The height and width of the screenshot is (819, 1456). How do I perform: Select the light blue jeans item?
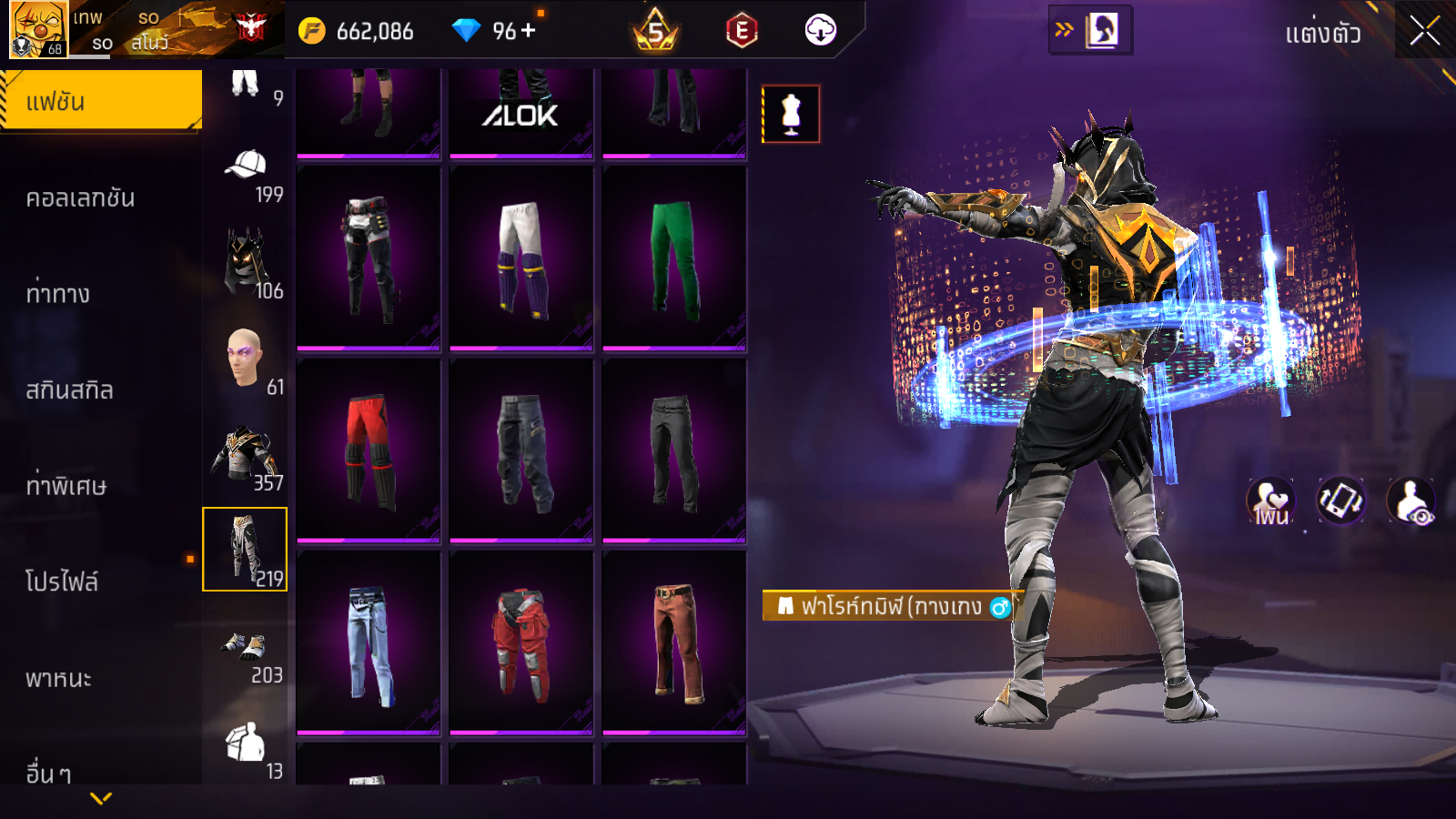point(369,644)
